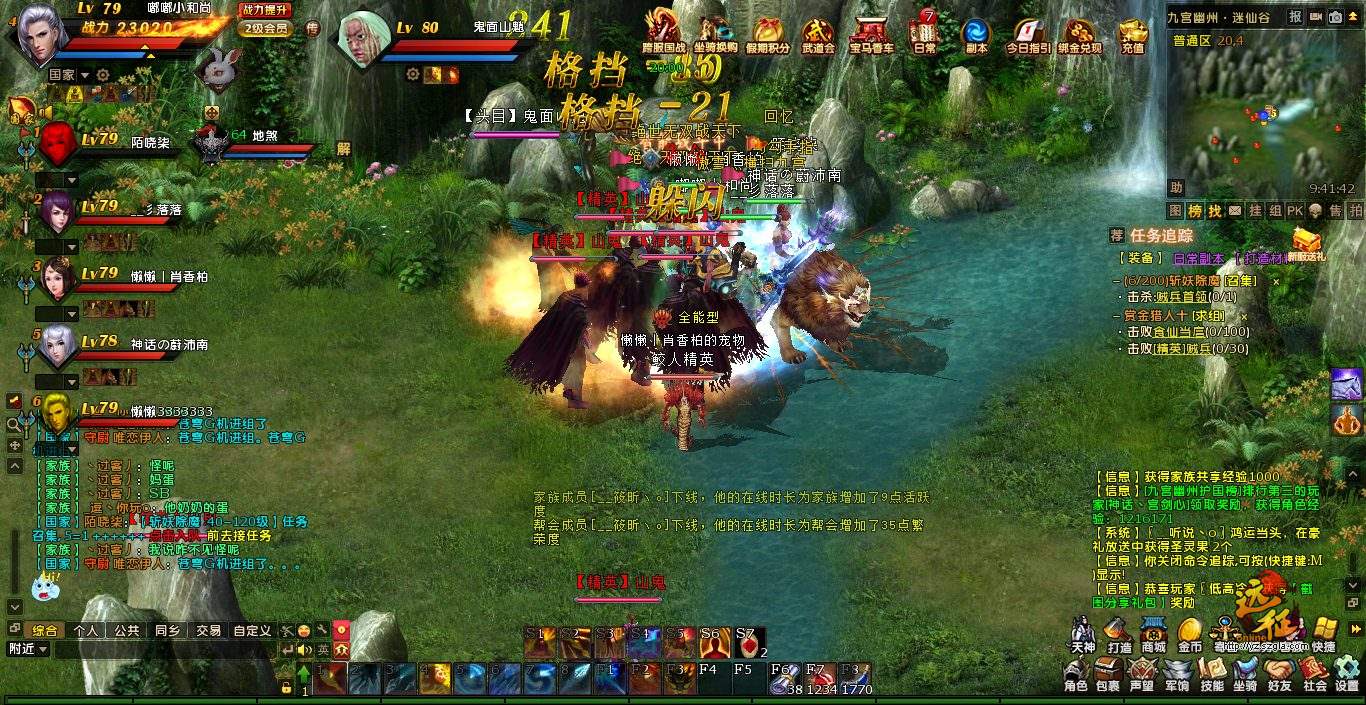Open the 附近 chat channel dropdown

click(28, 649)
